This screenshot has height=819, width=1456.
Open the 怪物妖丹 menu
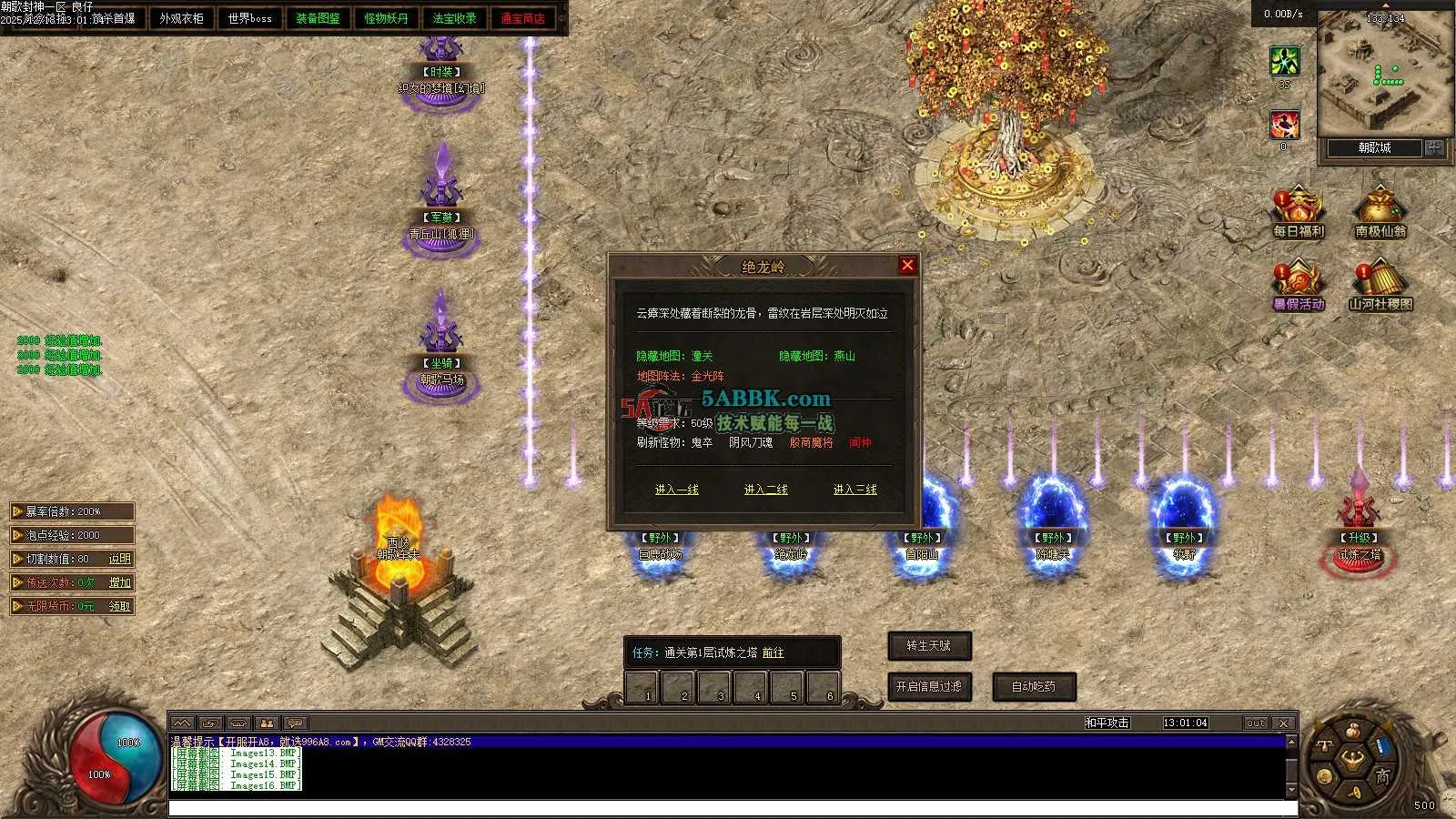(386, 18)
